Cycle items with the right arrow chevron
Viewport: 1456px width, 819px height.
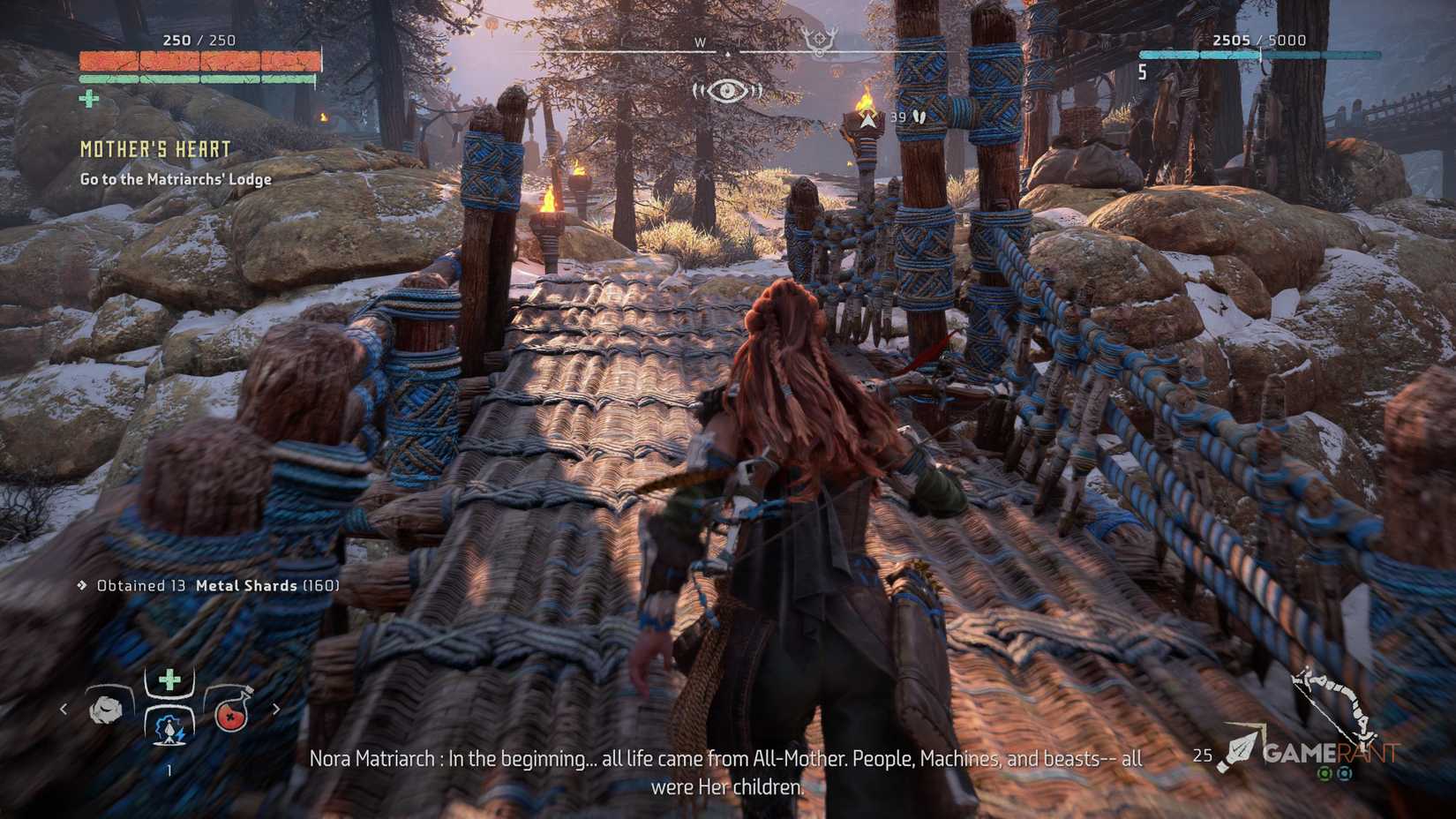(x=276, y=709)
